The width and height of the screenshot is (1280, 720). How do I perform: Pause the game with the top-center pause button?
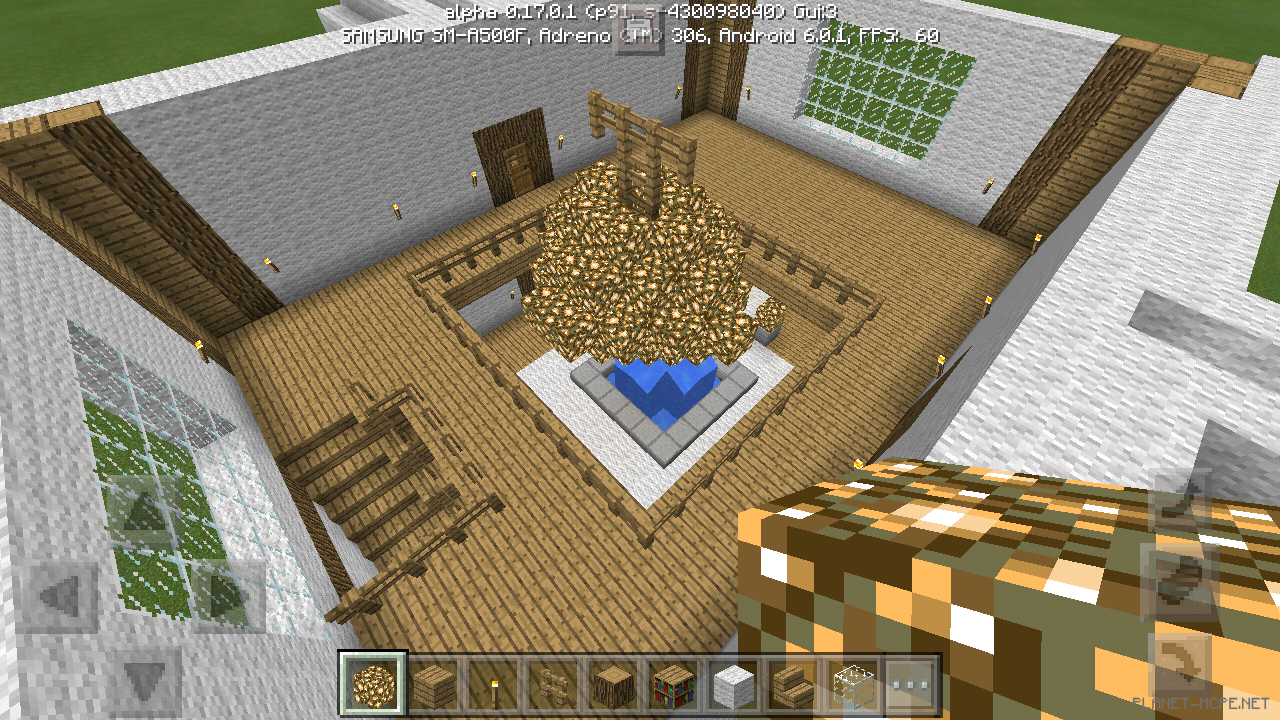pos(640,30)
